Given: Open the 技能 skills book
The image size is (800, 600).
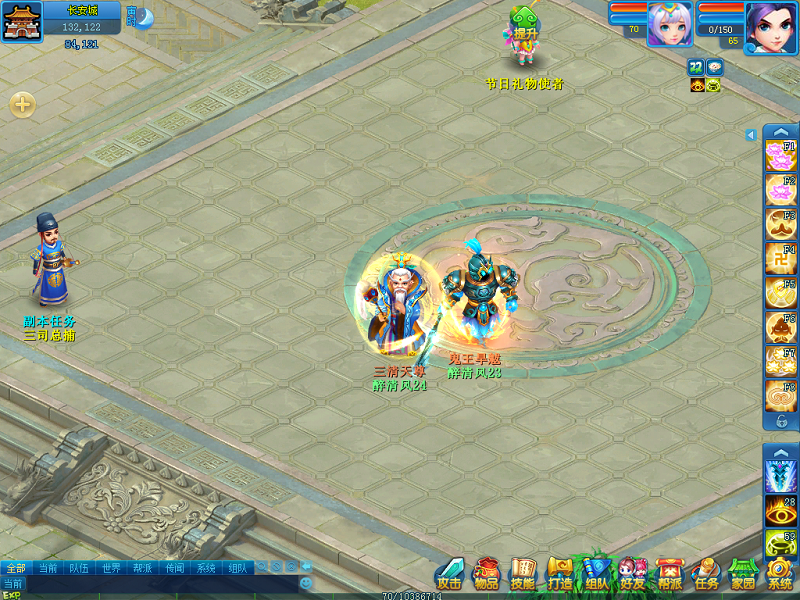Looking at the screenshot, I should pyautogui.click(x=523, y=574).
